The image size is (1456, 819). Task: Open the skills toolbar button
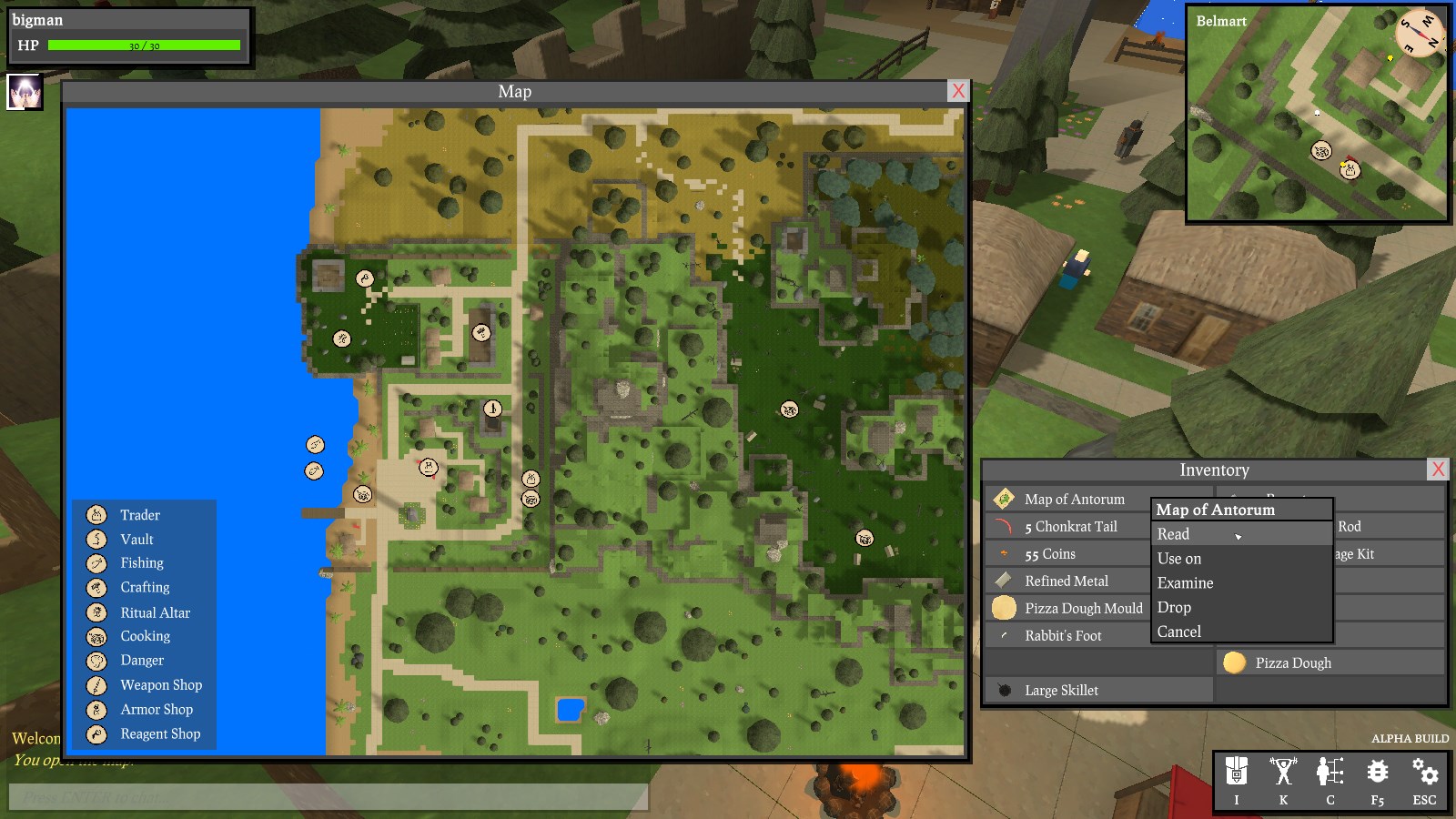1283,780
